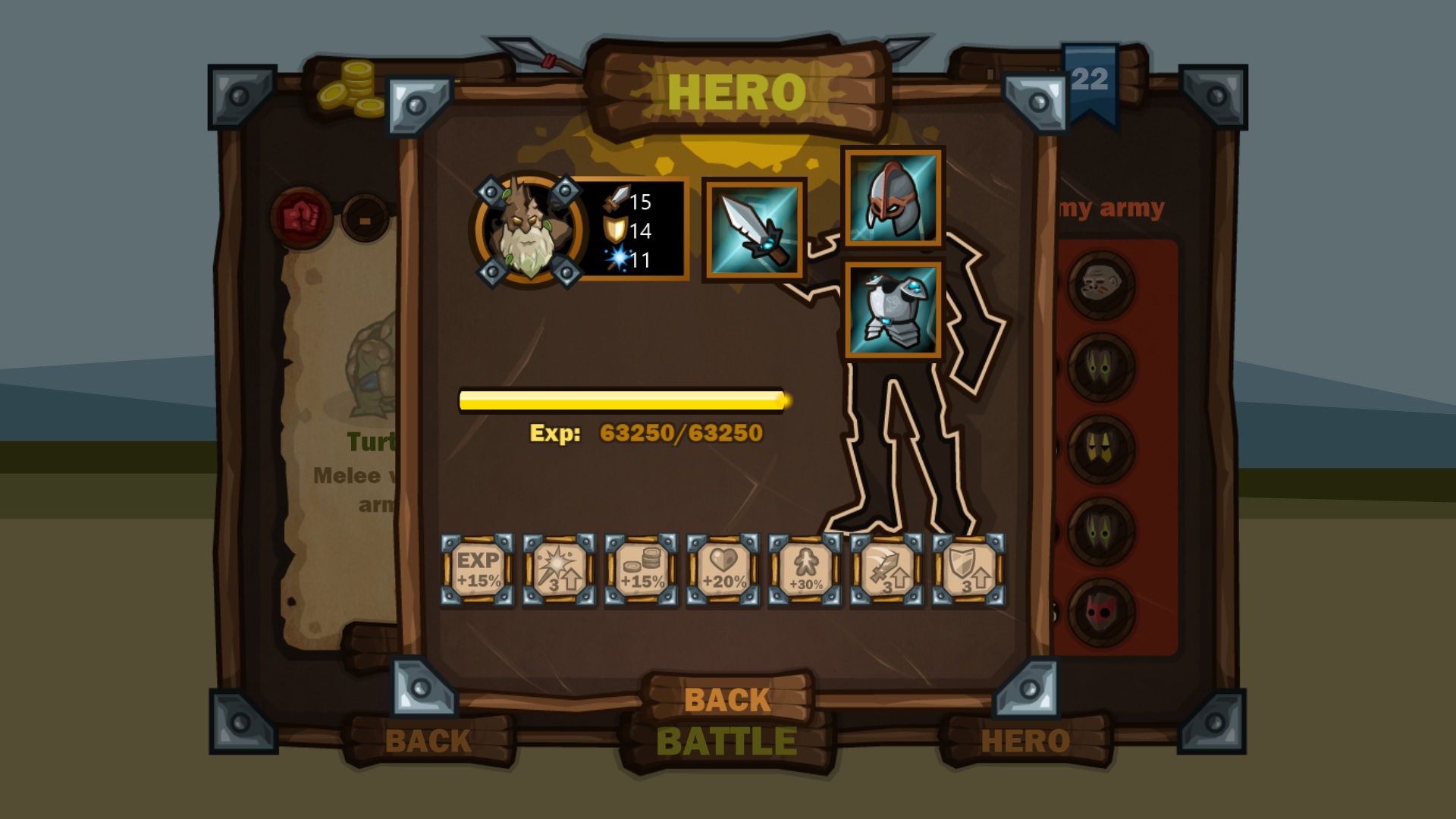1456x819 pixels.
Task: Click the coins +15% gold bonus perk
Action: [641, 567]
